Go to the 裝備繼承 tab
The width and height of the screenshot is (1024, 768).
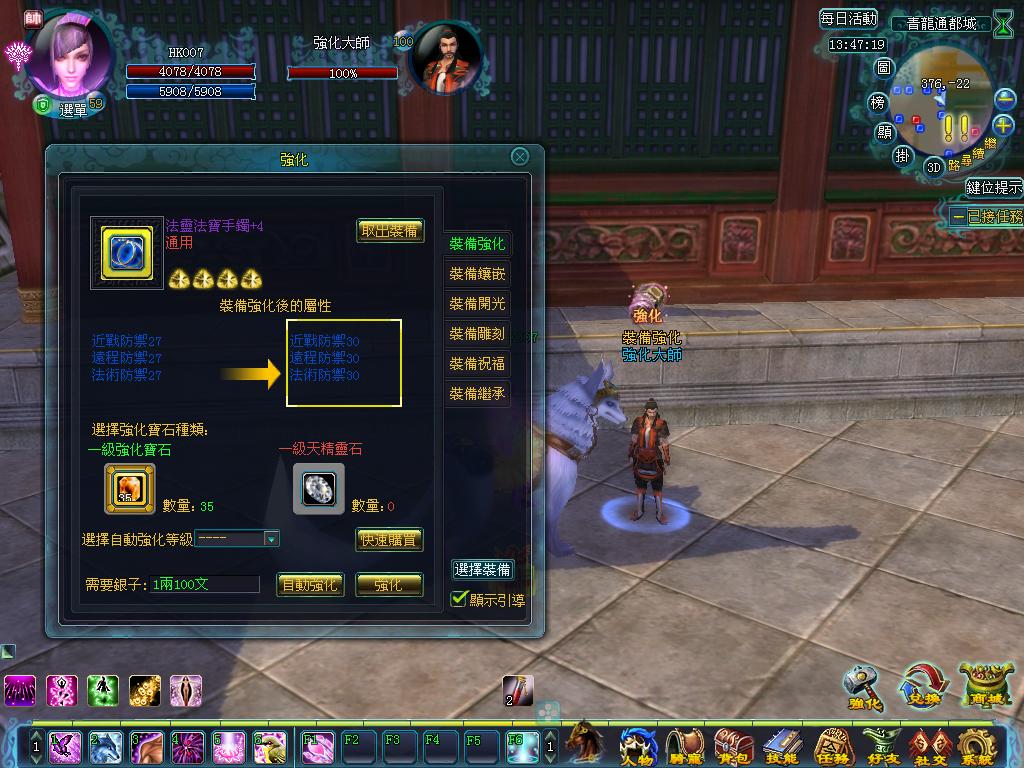pyautogui.click(x=477, y=394)
